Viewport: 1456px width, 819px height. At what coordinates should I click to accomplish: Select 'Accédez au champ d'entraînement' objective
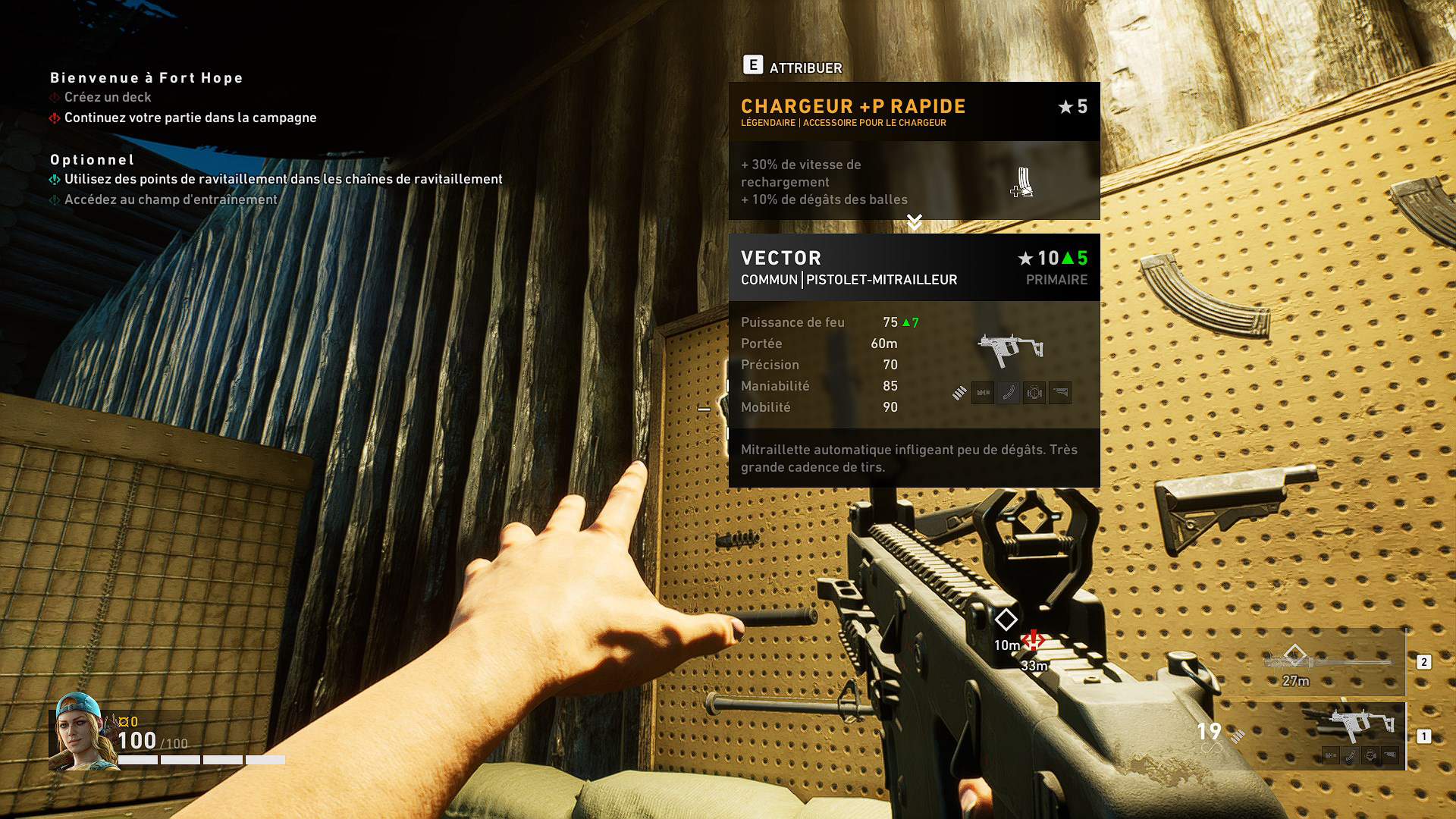(x=171, y=199)
